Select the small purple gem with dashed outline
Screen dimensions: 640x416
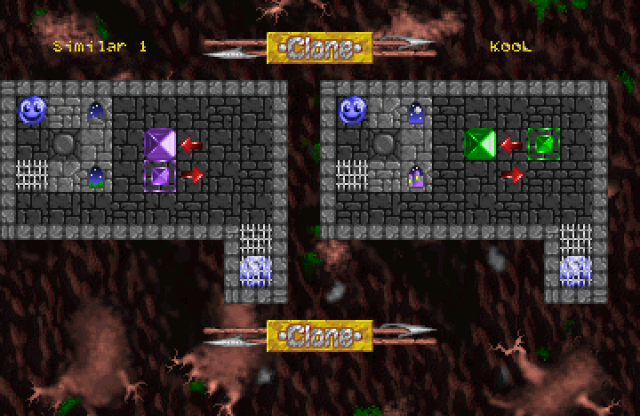(x=160, y=176)
